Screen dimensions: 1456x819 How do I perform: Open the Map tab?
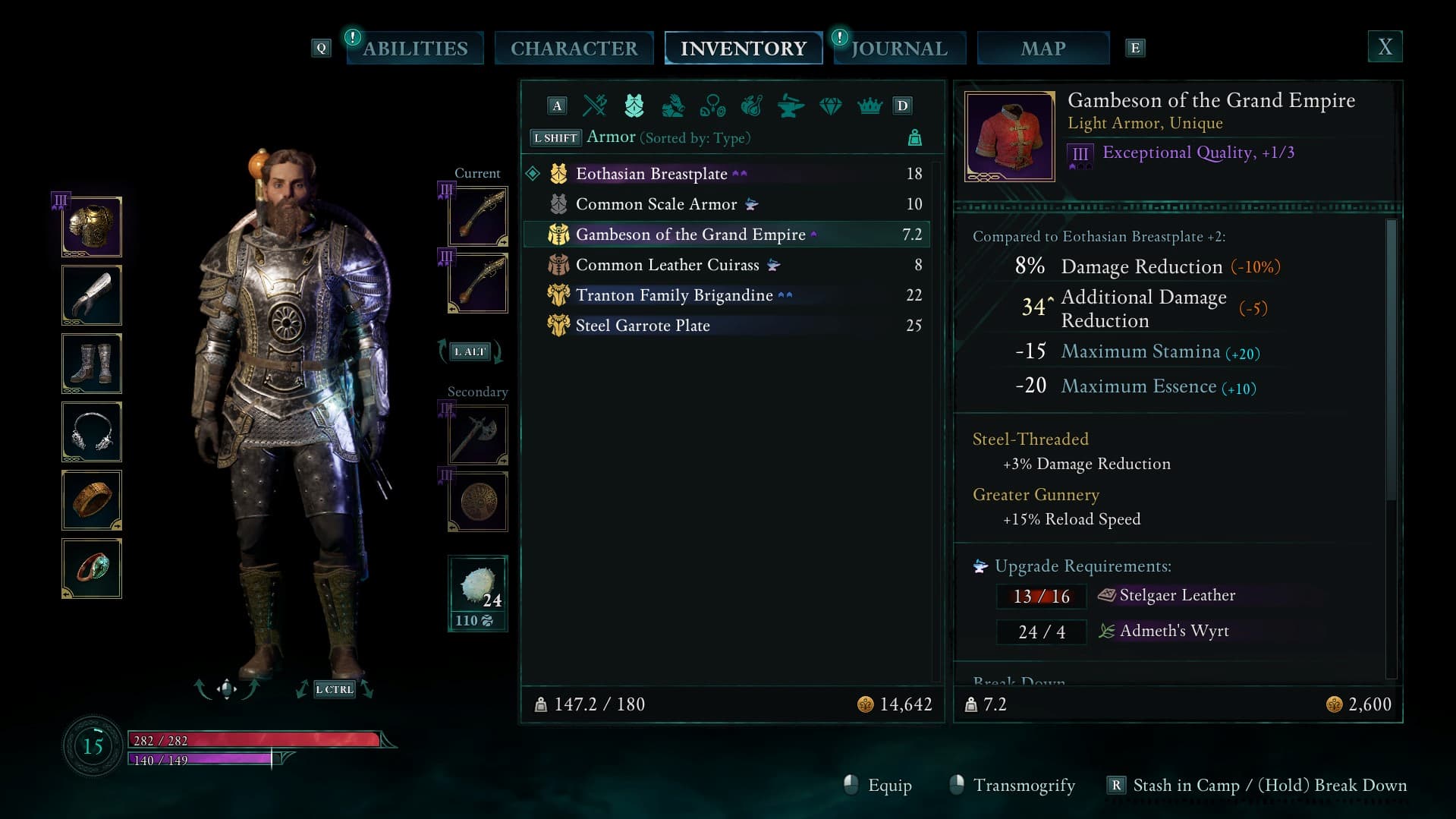point(1042,49)
